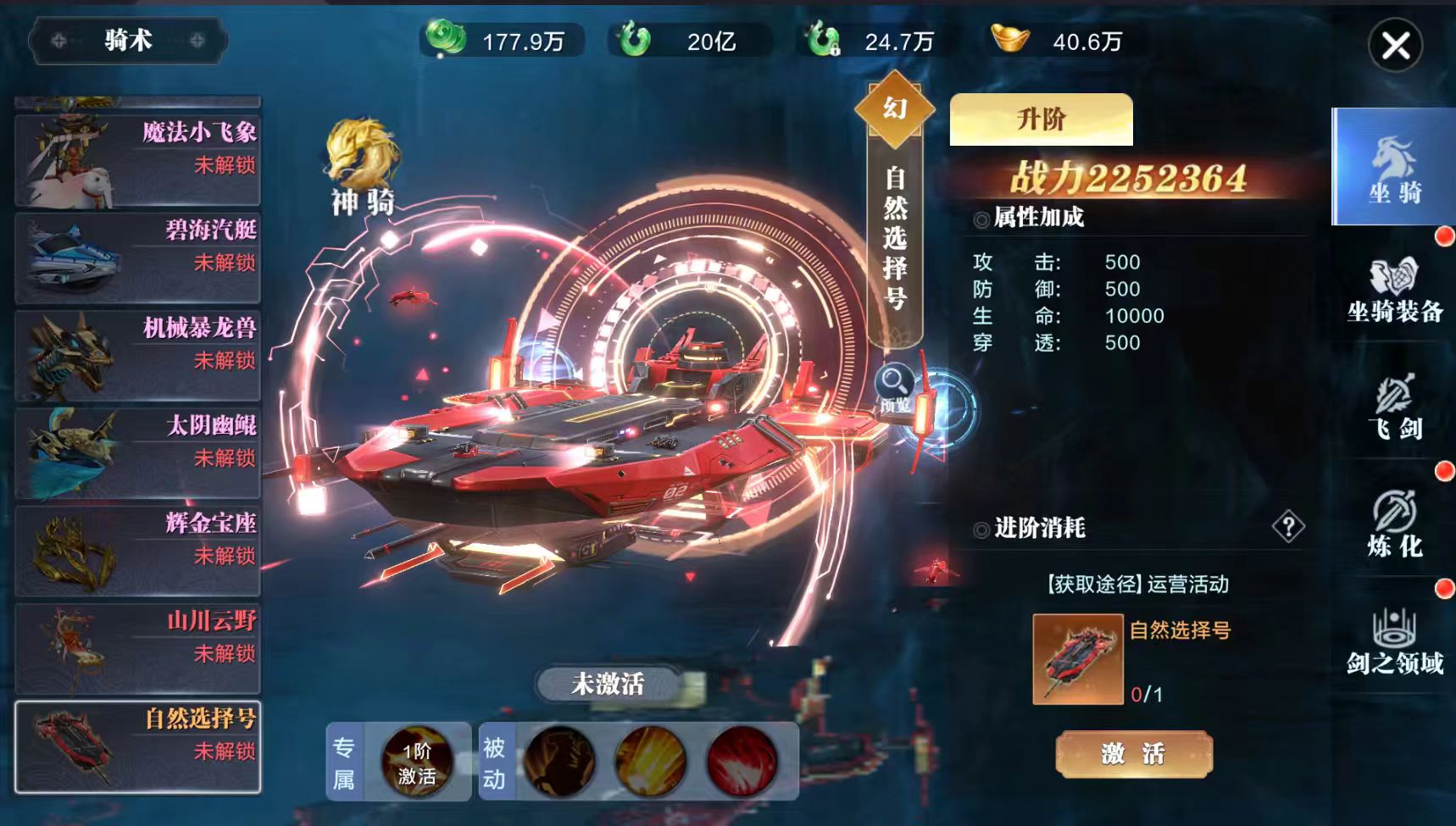This screenshot has height=826, width=1456.
Task: Switch to the 坐骑装备 side tab
Action: click(1394, 288)
